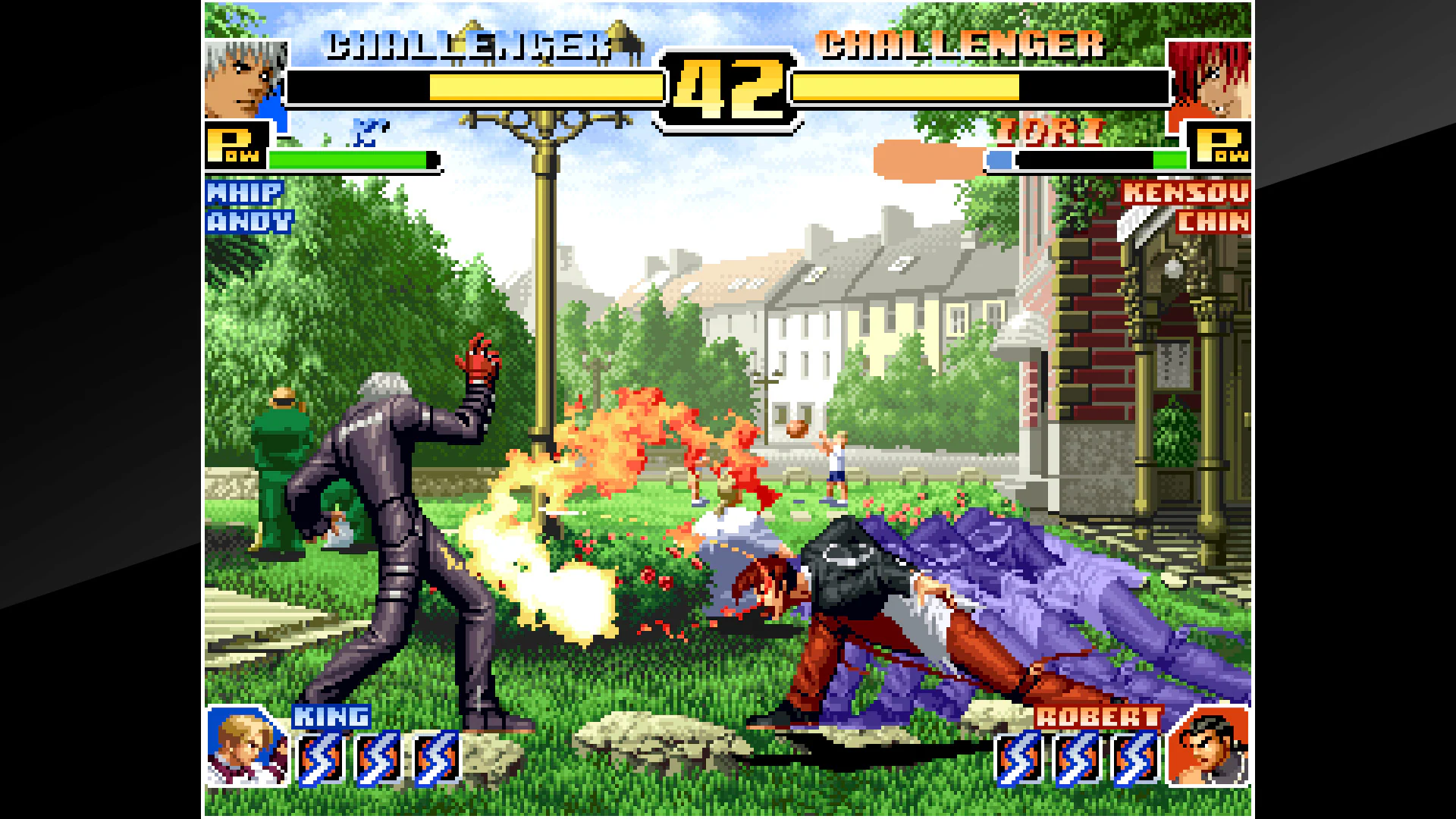The height and width of the screenshot is (819, 1456).
Task: Select Iori's portrait at top right
Action: click(x=1213, y=80)
